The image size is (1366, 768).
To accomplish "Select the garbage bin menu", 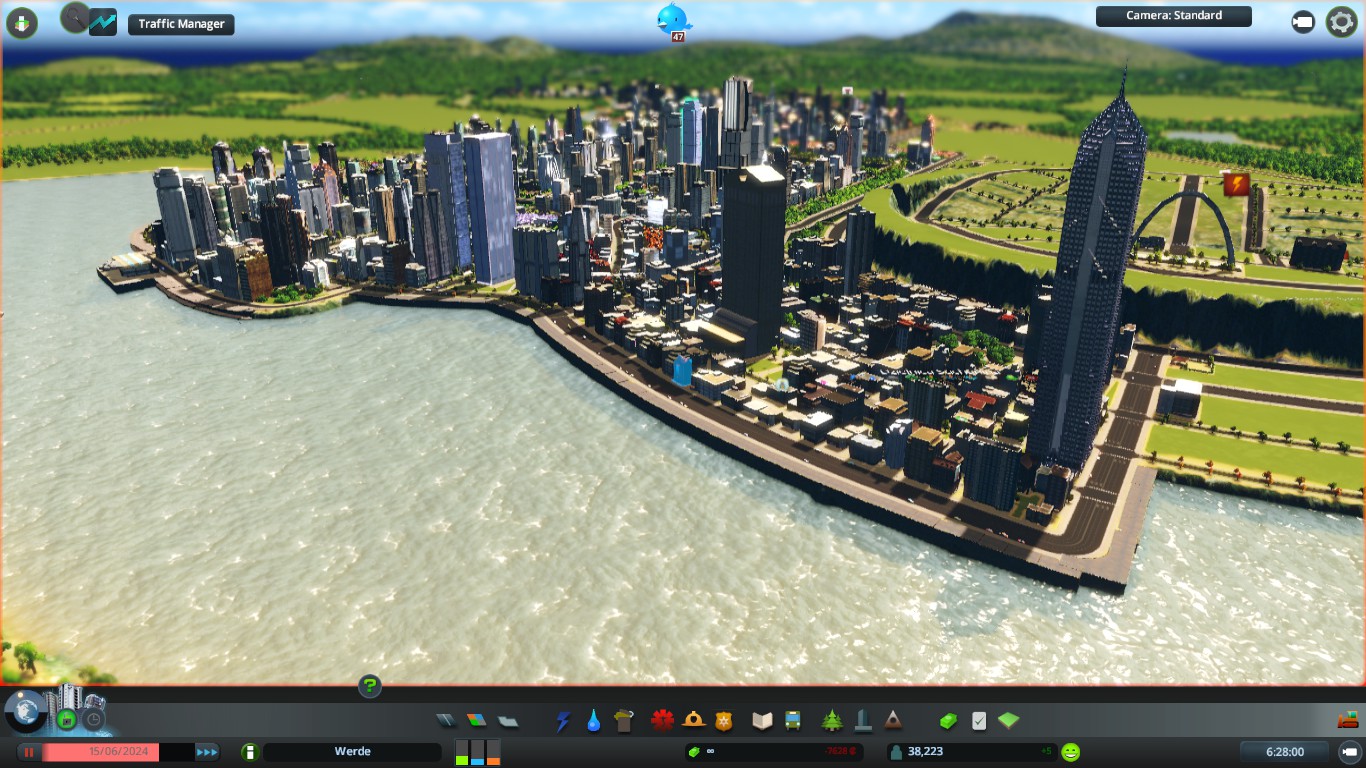I will (625, 720).
